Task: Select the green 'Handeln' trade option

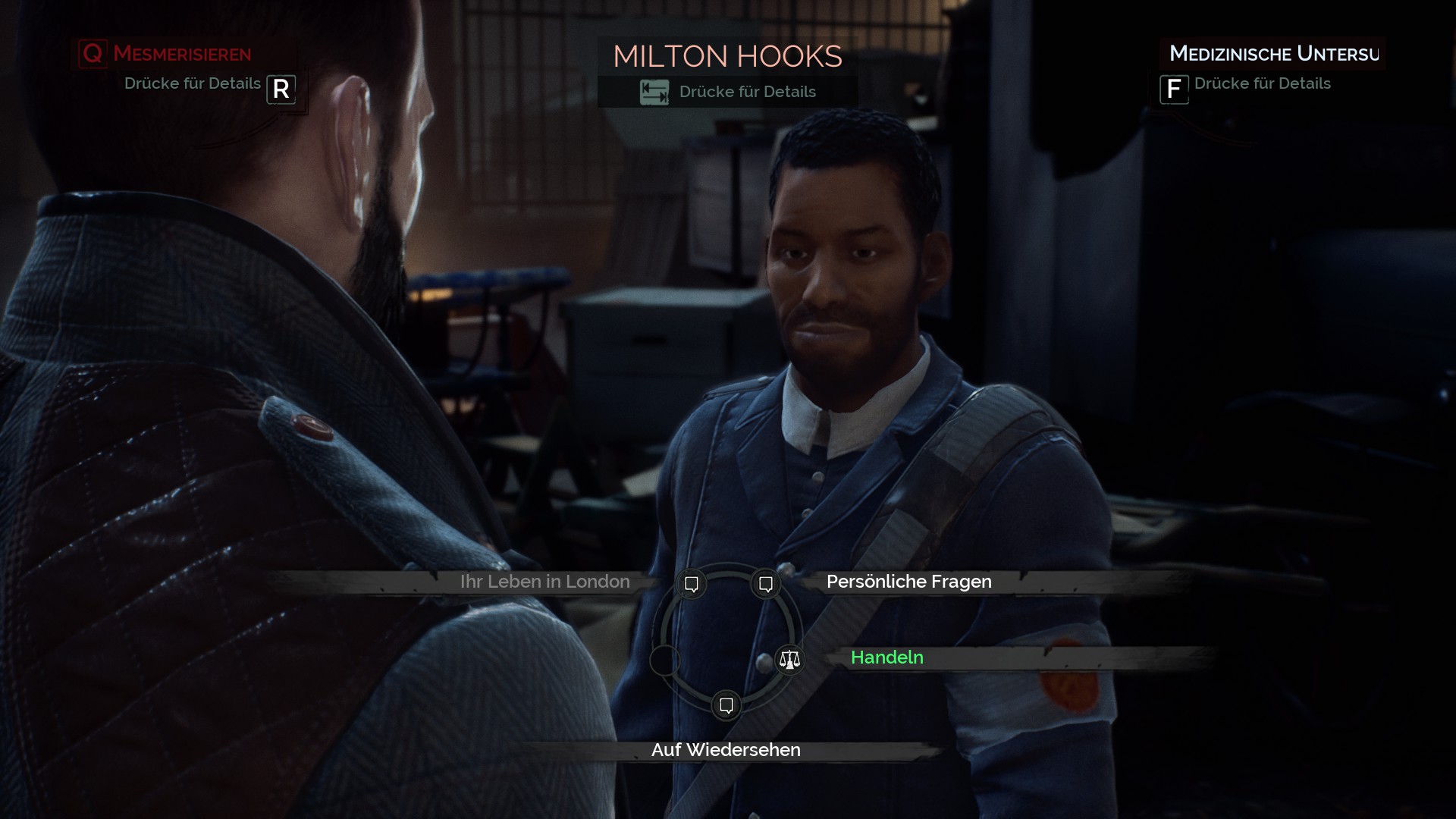Action: pyautogui.click(x=886, y=657)
